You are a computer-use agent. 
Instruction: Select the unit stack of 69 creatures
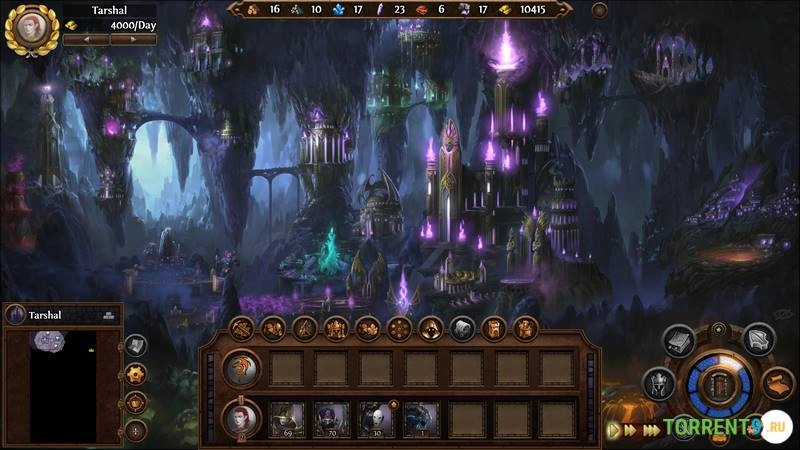click(287, 418)
